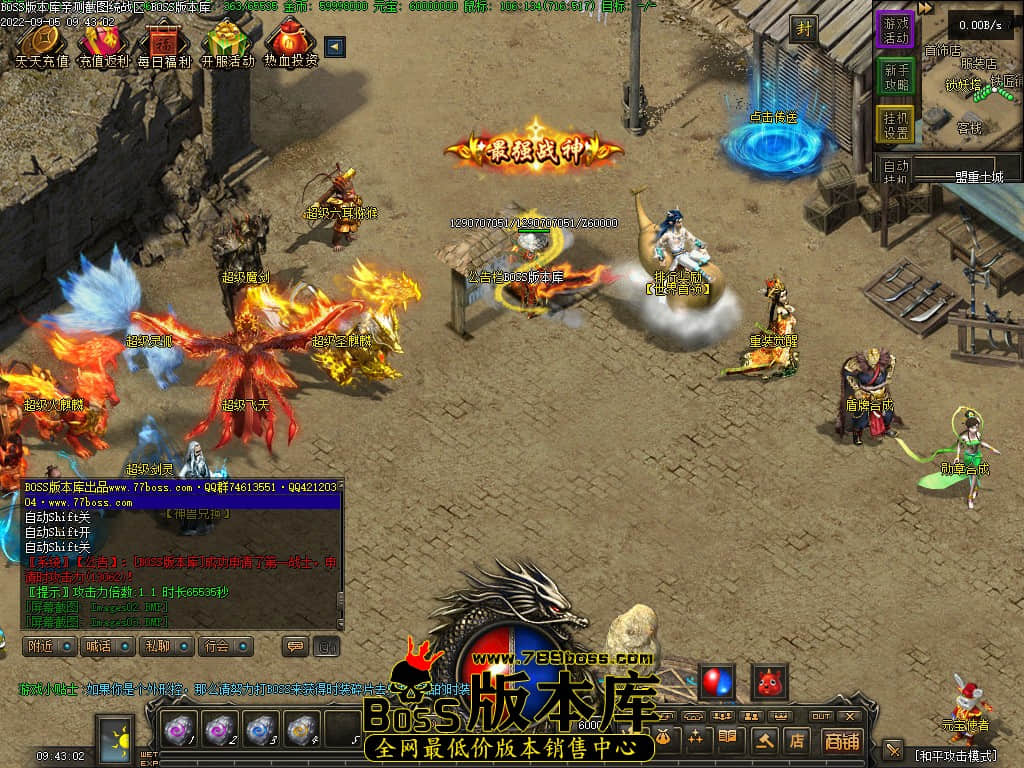Select the first hotbar stone slot

[x=182, y=731]
